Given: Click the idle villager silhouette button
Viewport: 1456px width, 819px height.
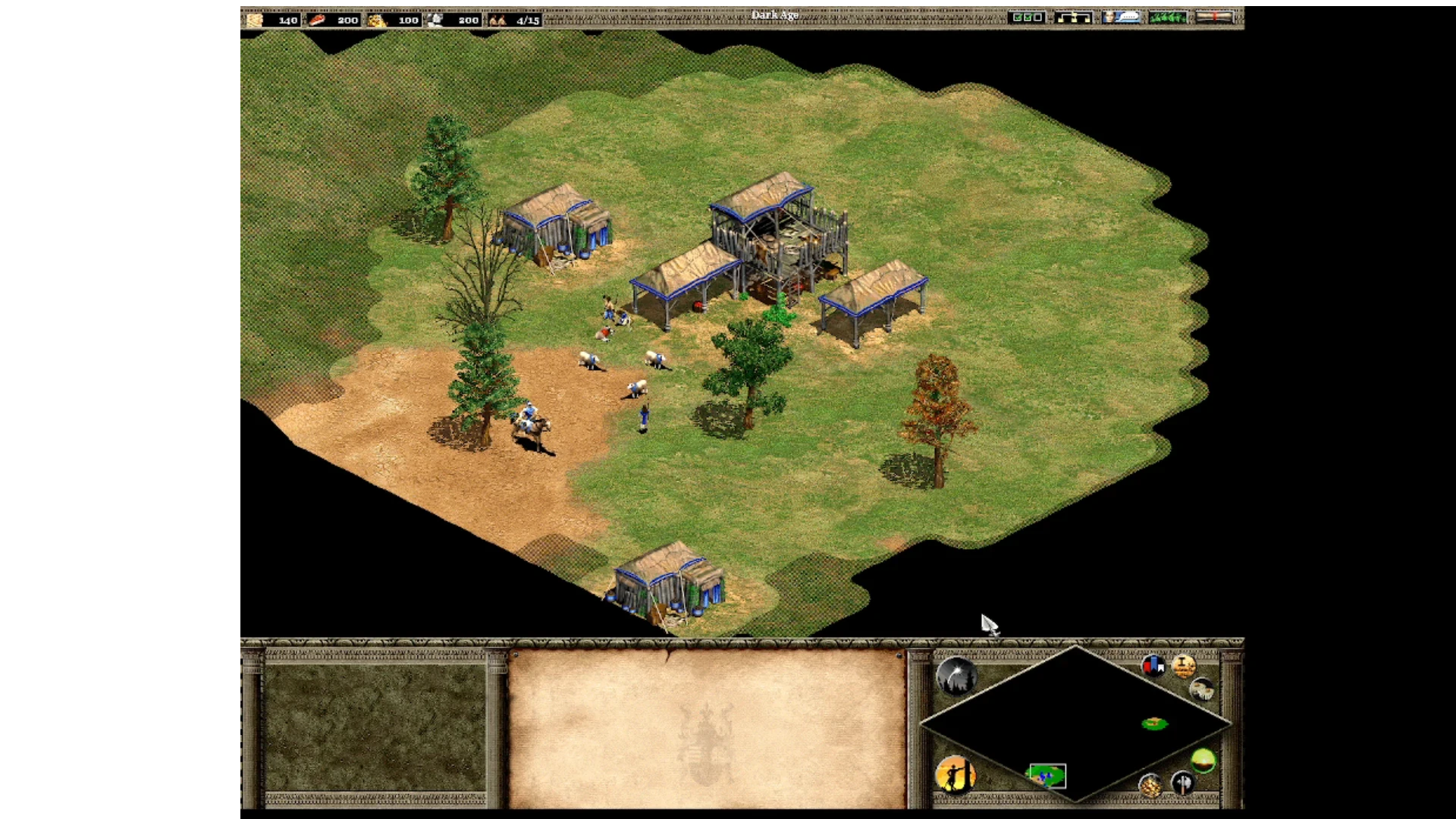Looking at the screenshot, I should pyautogui.click(x=957, y=775).
